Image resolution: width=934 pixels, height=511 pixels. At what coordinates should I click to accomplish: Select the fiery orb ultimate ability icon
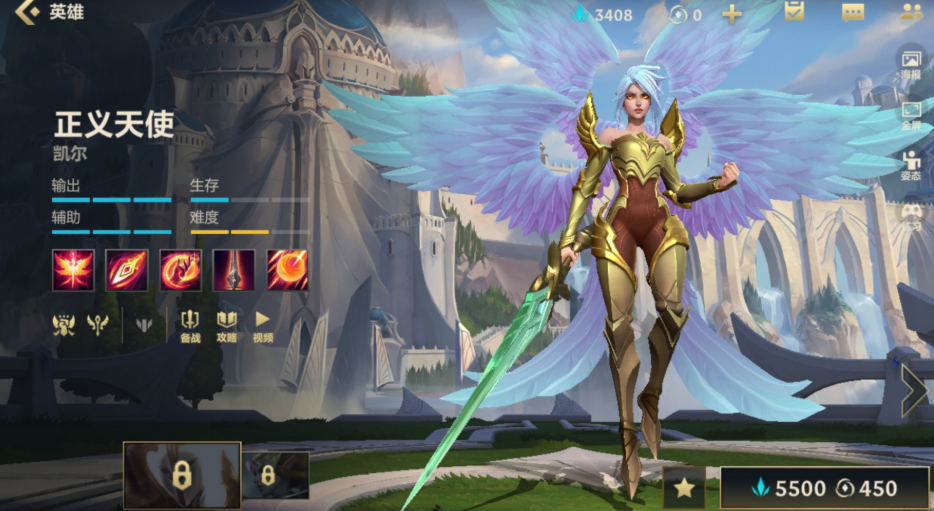(287, 270)
